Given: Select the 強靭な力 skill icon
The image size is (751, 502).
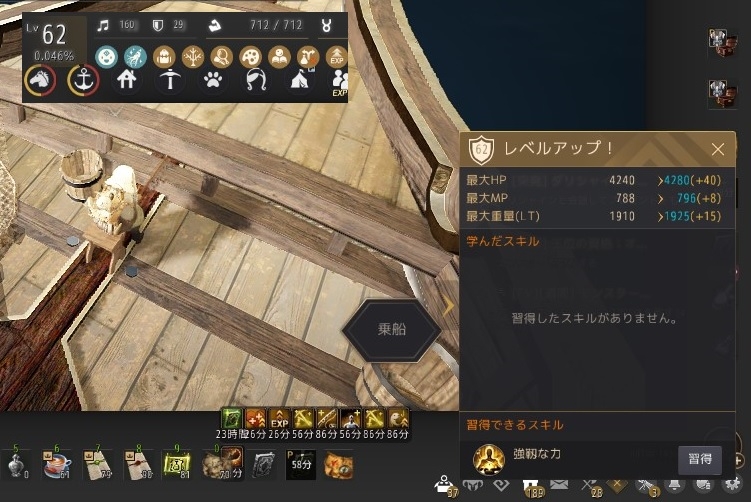Looking at the screenshot, I should tap(488, 459).
